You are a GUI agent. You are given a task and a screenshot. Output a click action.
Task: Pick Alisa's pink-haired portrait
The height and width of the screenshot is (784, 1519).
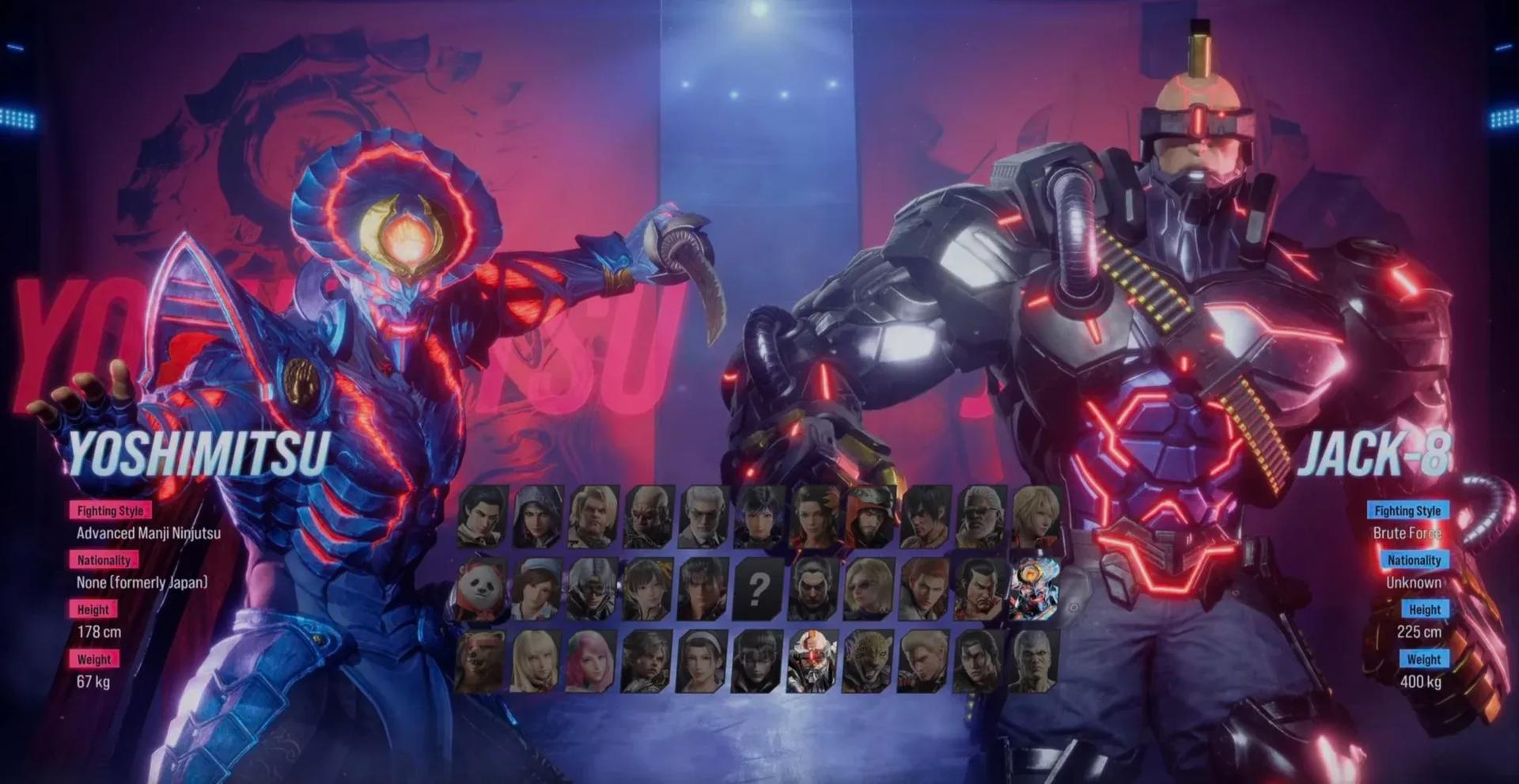click(x=592, y=659)
